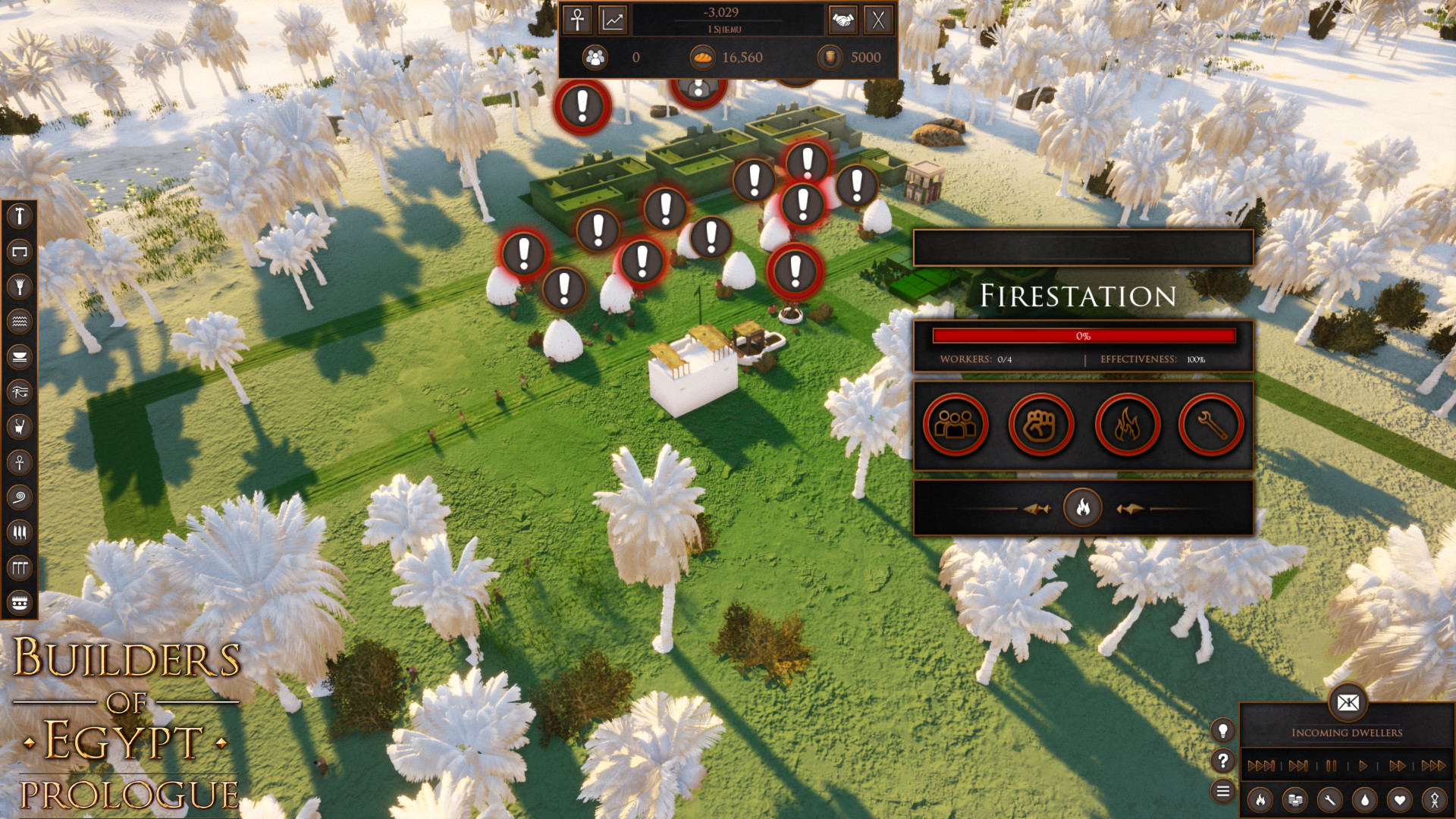Open the trade handshake panel
The height and width of the screenshot is (819, 1456).
click(x=843, y=20)
